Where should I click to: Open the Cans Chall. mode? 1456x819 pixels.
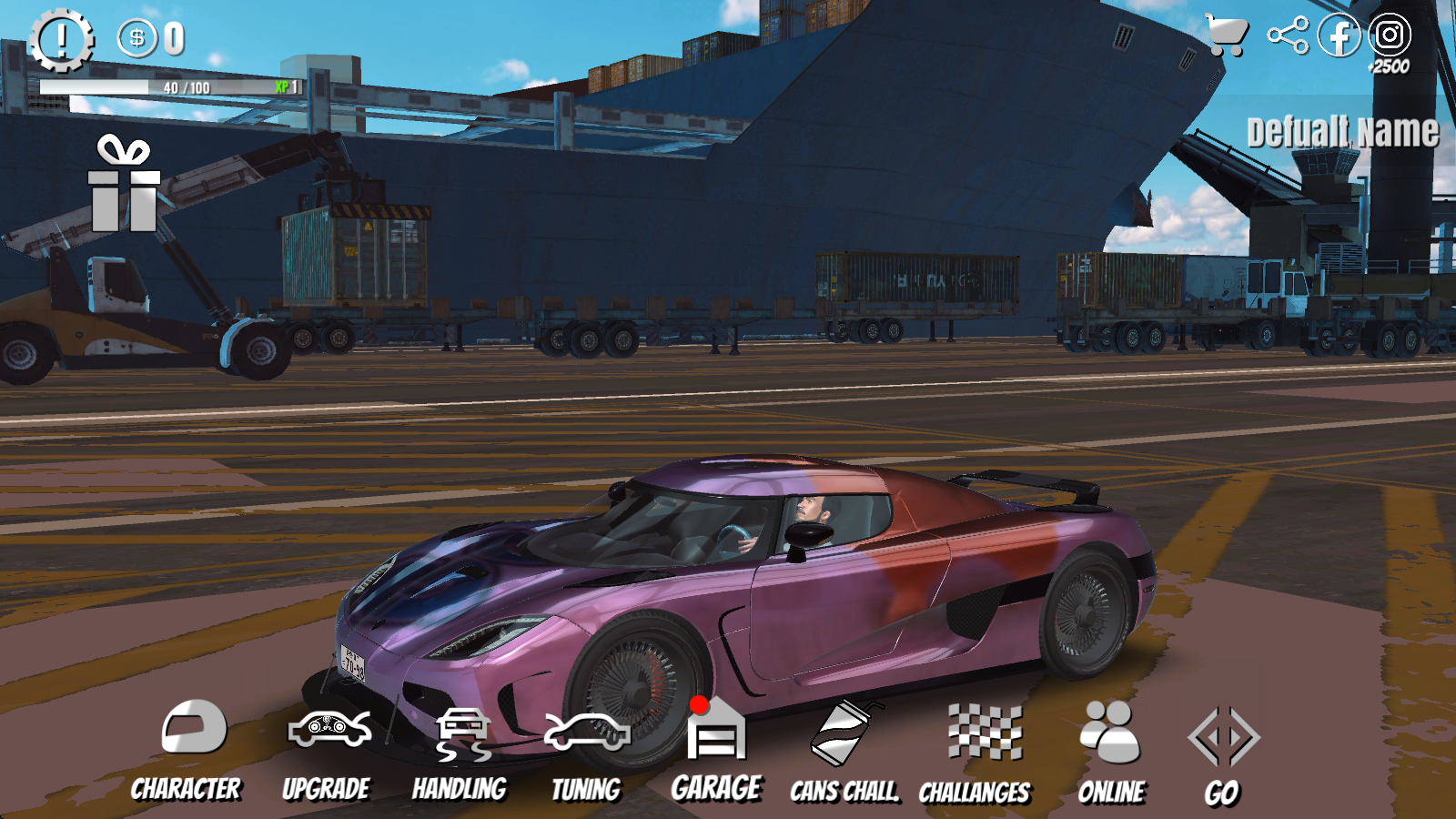[844, 752]
